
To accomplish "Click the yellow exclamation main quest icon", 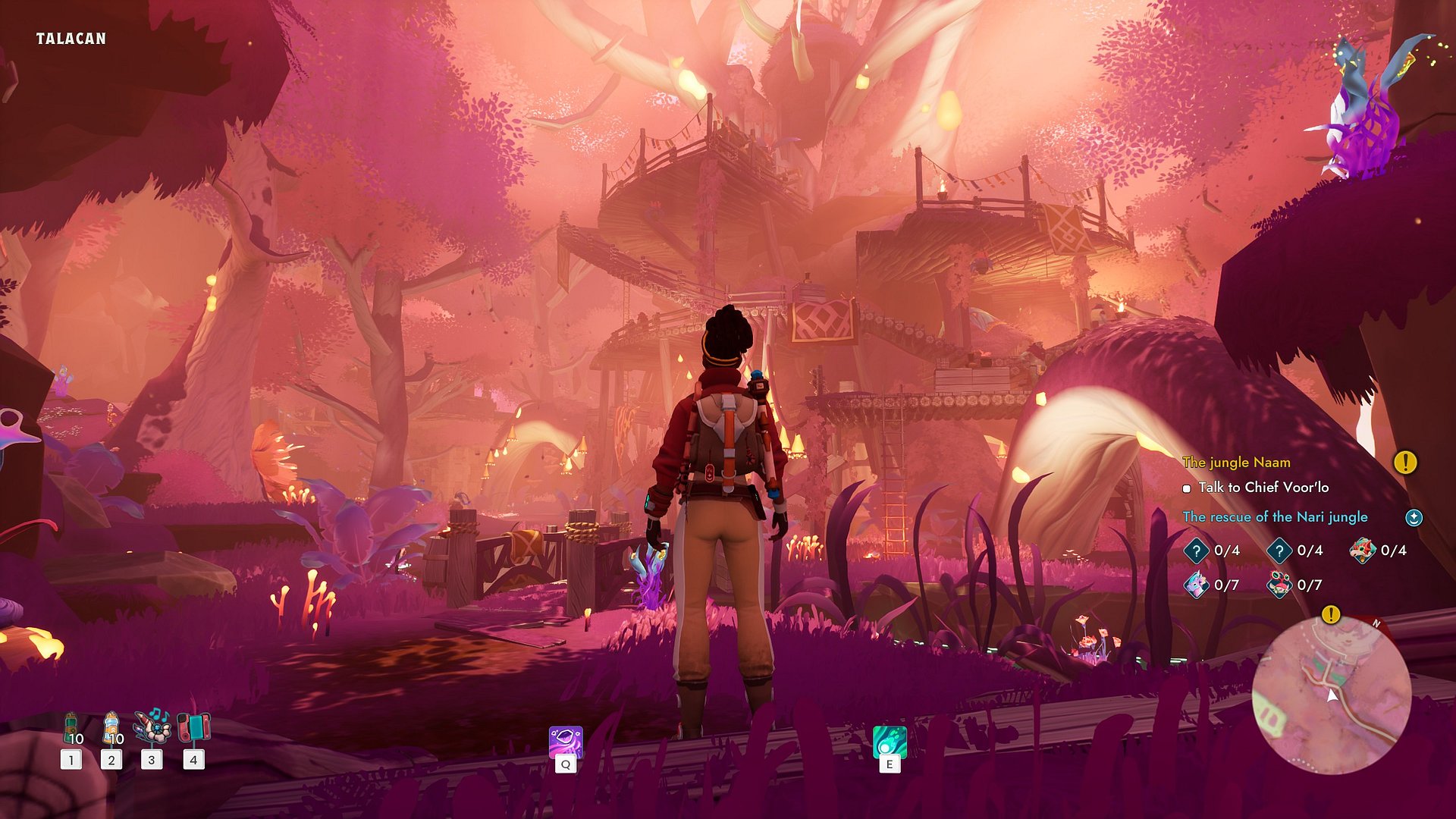I will [1405, 462].
